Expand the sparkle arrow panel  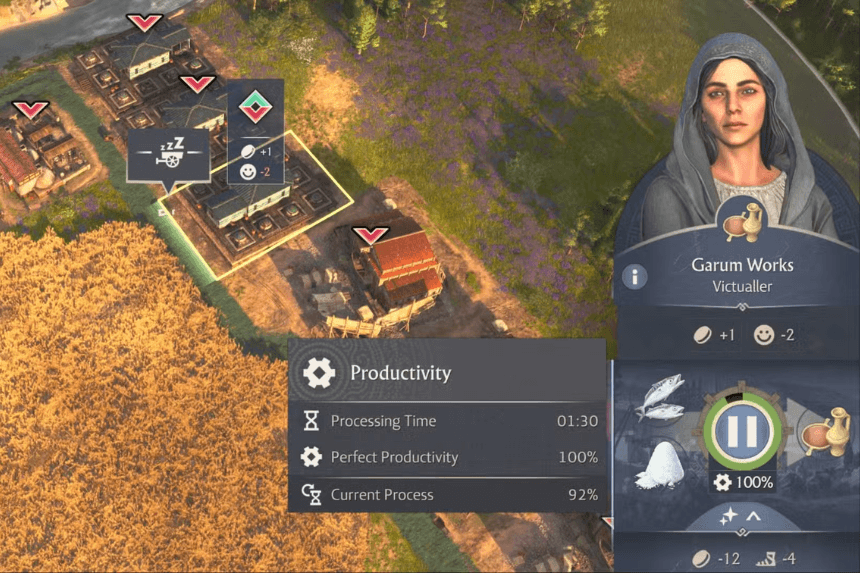pos(742,516)
